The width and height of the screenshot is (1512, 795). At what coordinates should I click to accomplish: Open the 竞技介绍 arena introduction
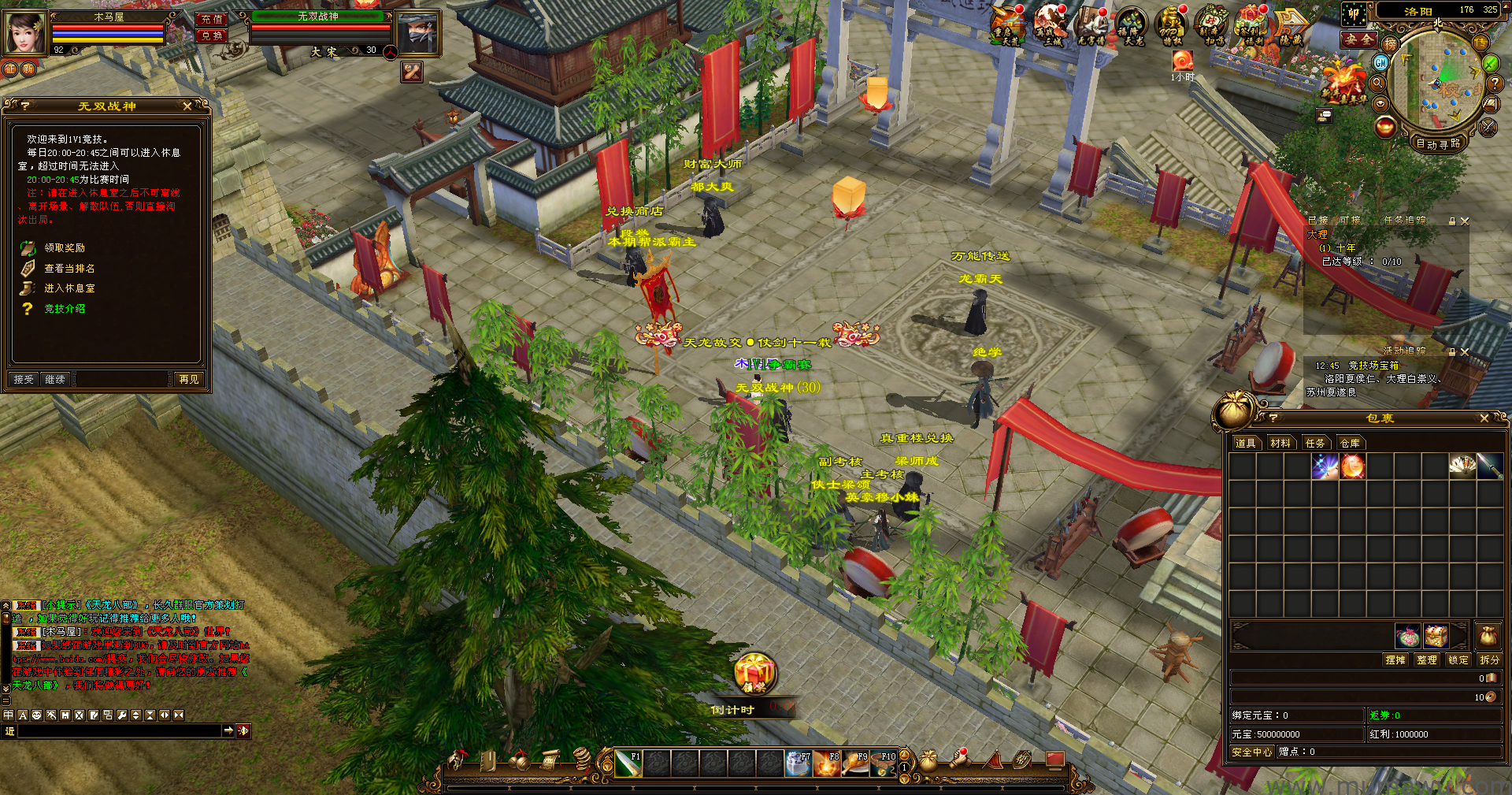(64, 309)
